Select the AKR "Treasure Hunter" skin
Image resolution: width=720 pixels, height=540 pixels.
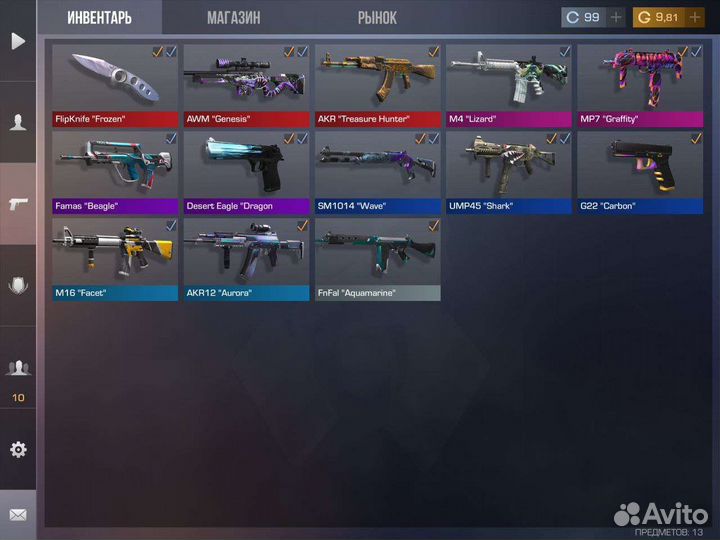378,85
